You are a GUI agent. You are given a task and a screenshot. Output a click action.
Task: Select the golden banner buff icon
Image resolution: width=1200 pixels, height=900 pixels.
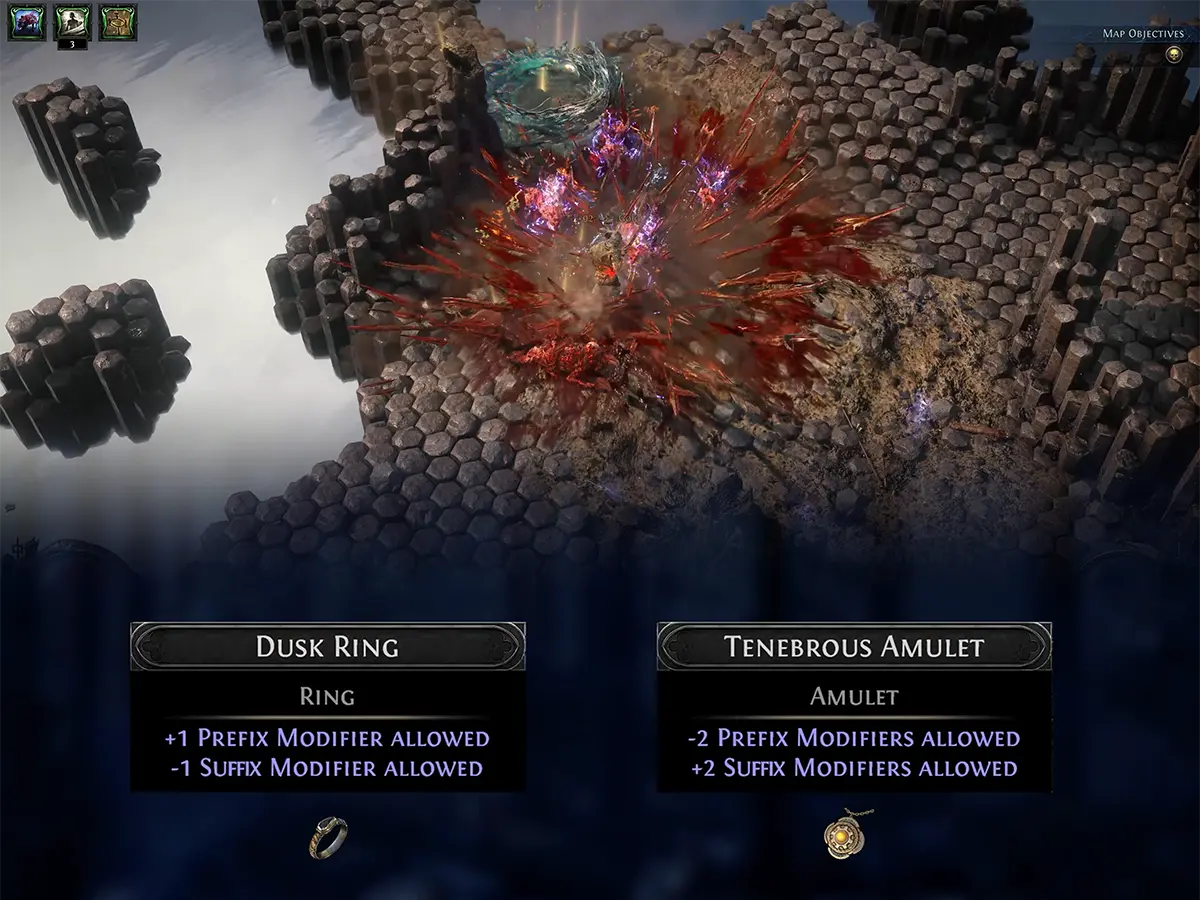117,23
